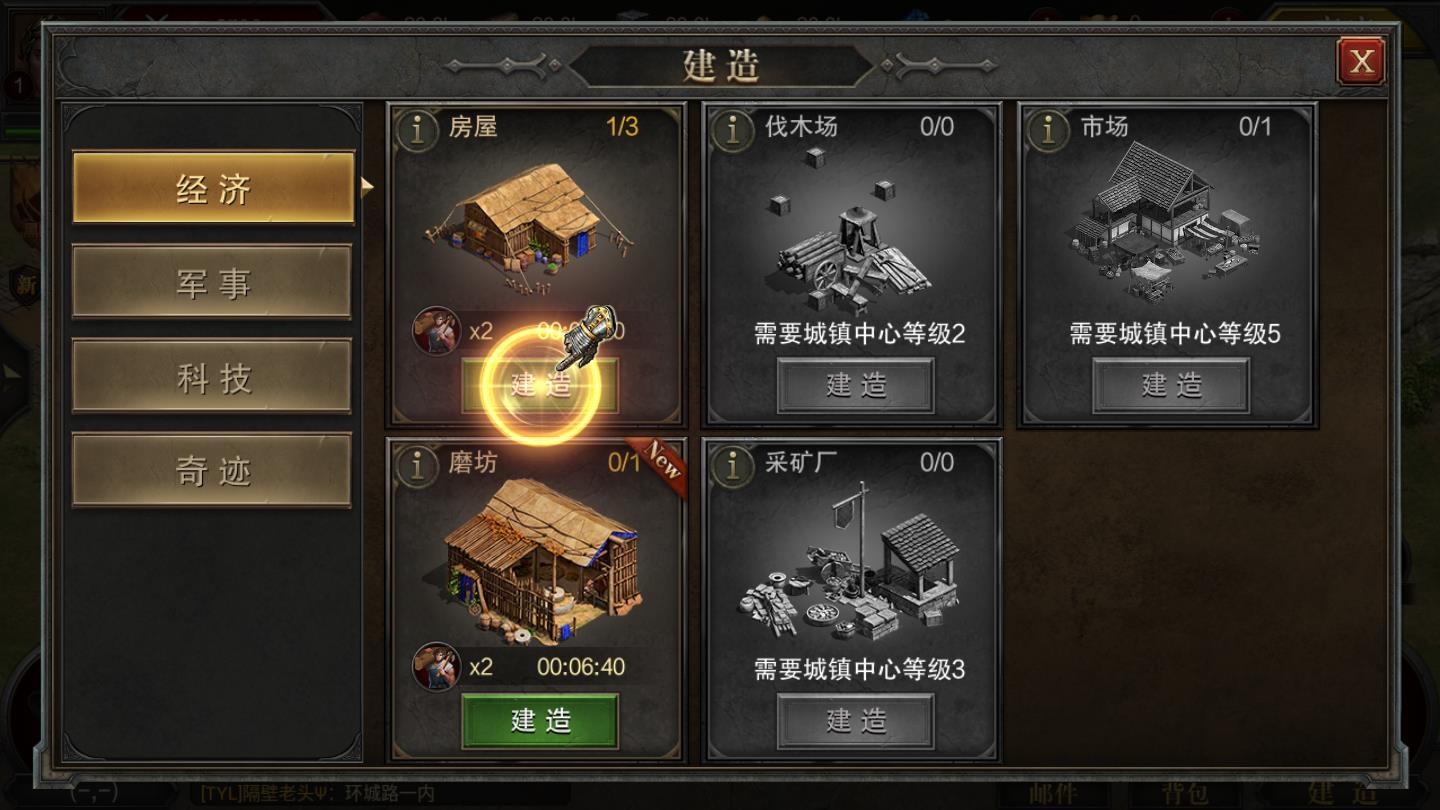
Task: Stay on the 经济 tab
Action: click(x=212, y=187)
